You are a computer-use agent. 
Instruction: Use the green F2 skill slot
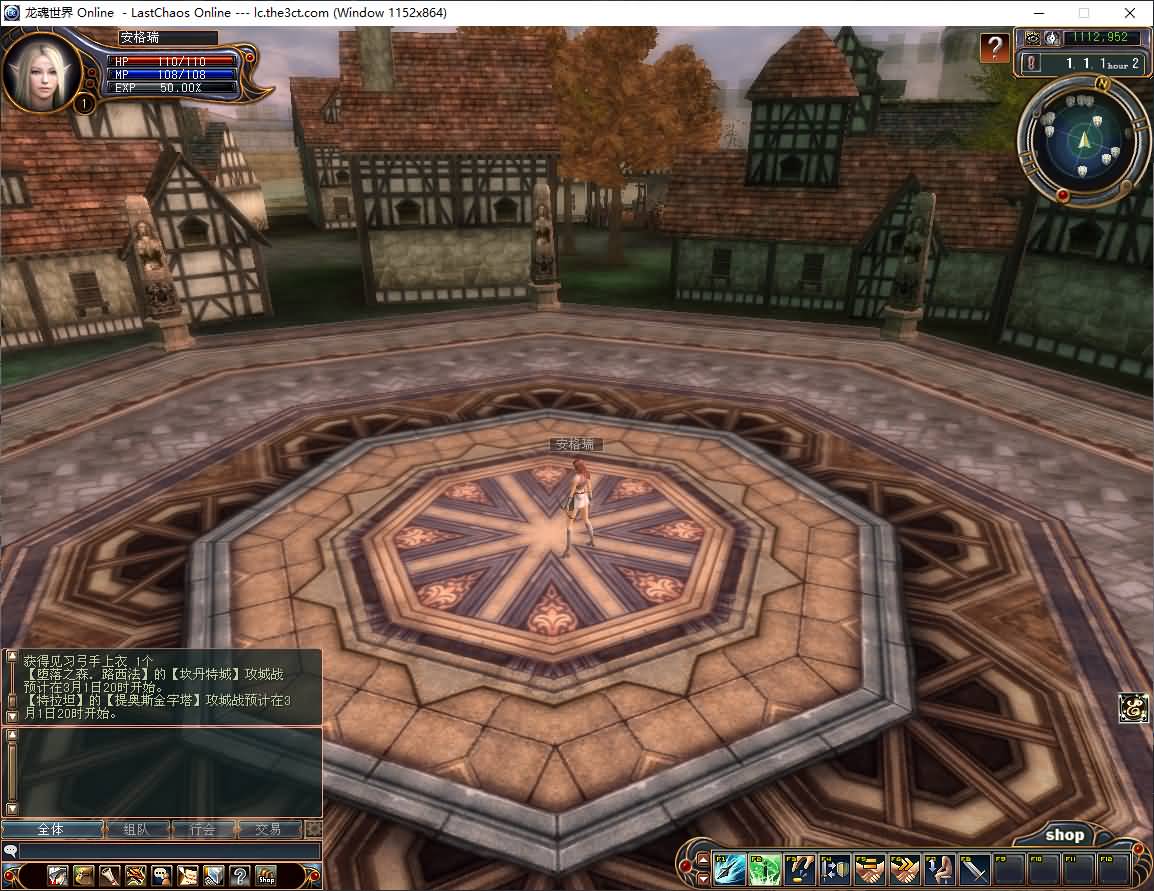(x=765, y=868)
